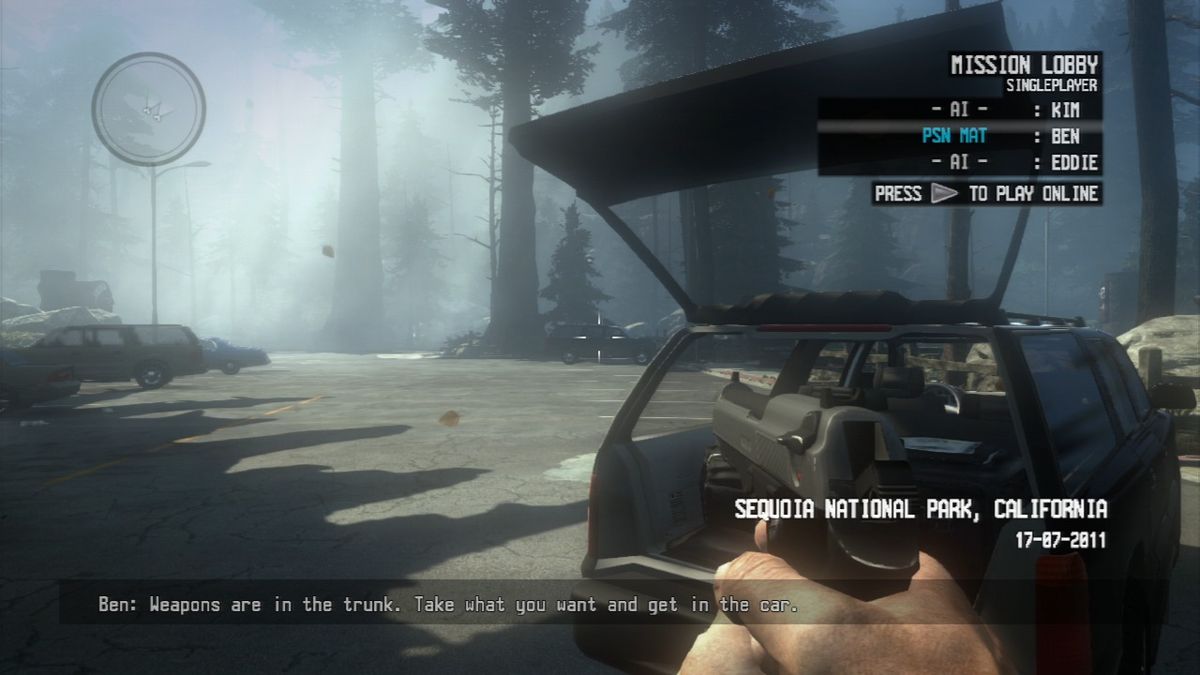Choose the Ben player row

coord(958,136)
